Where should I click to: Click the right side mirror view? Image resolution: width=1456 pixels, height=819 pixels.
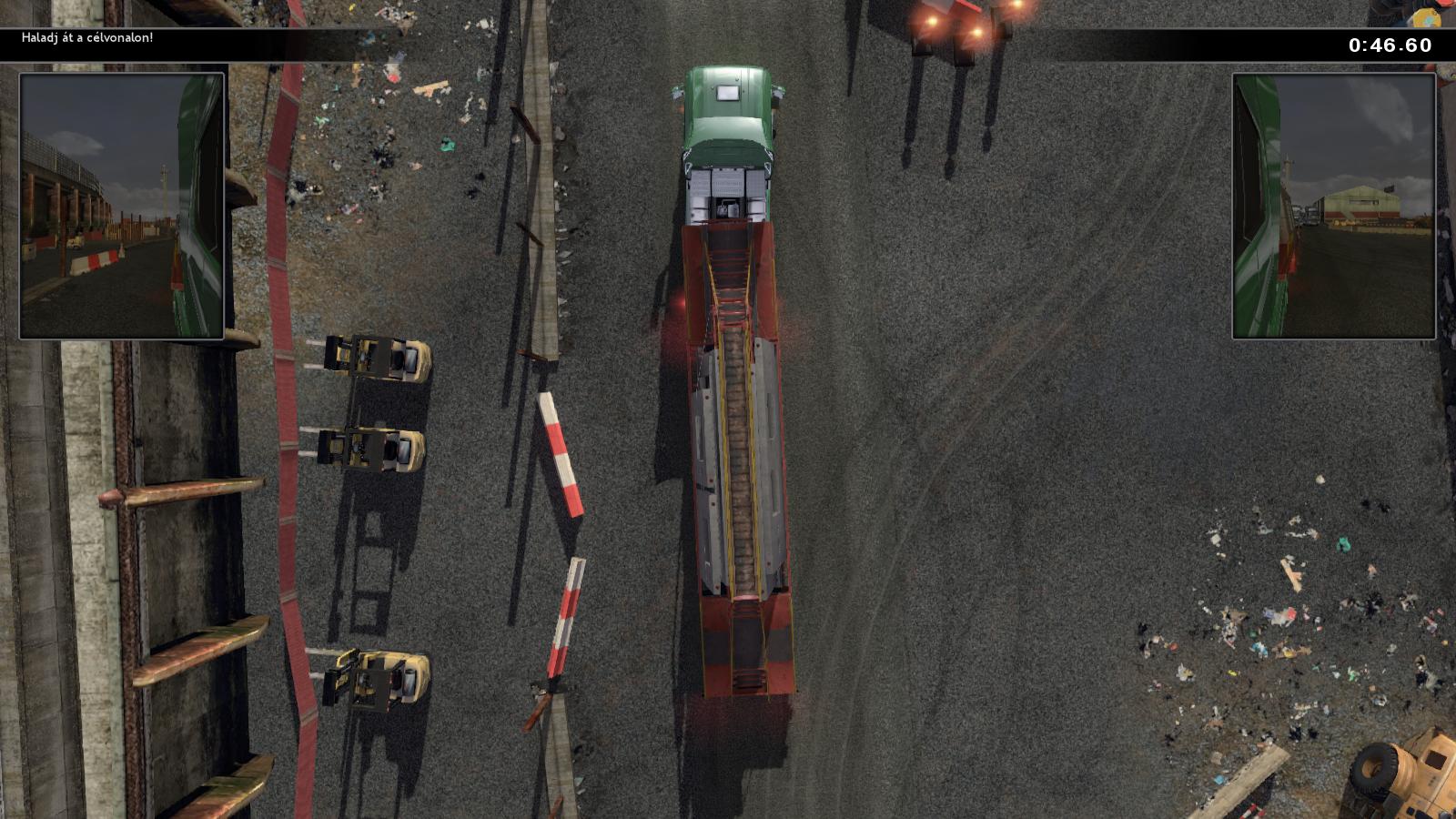1333,207
